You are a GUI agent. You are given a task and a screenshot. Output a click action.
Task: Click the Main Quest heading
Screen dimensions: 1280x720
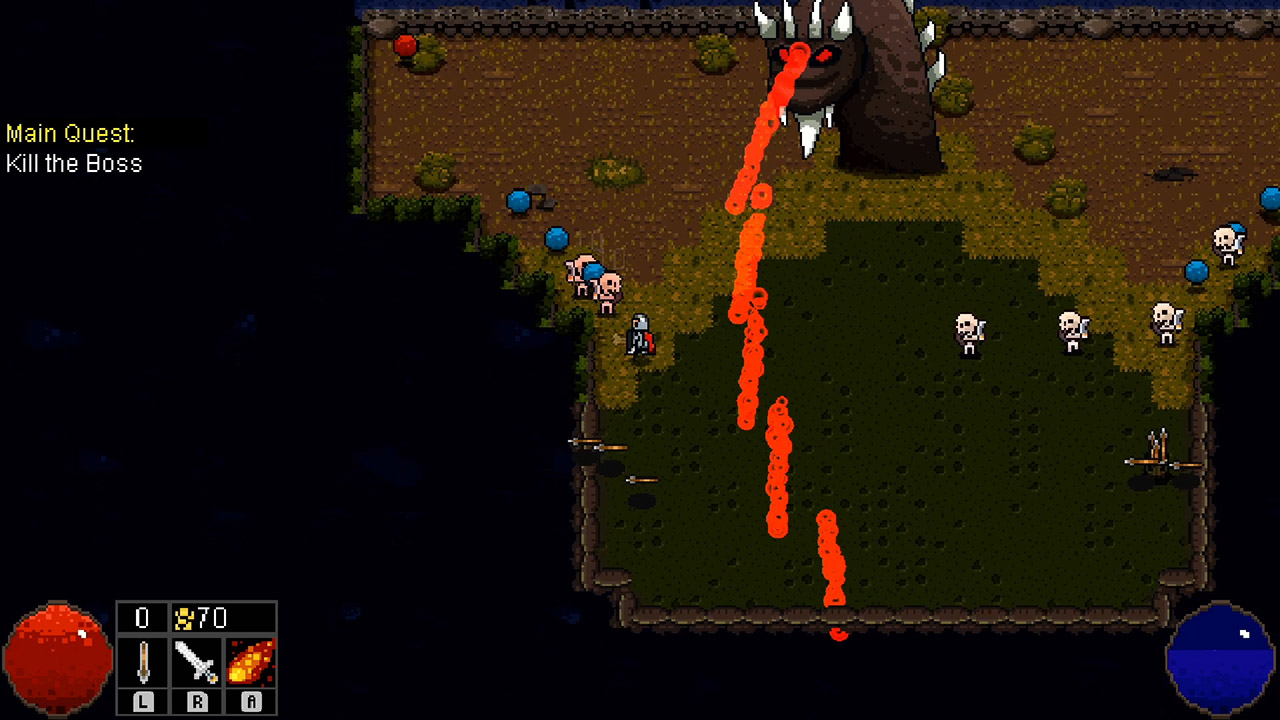tap(70, 132)
